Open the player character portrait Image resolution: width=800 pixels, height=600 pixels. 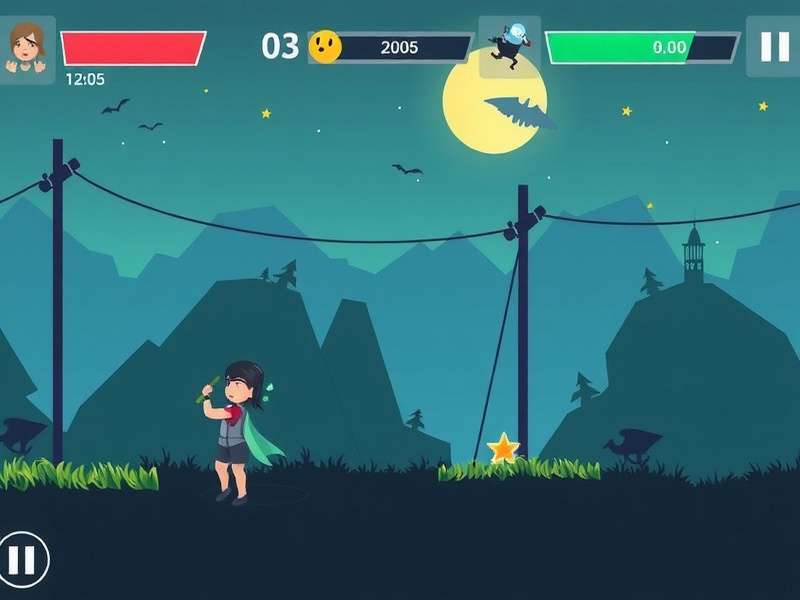coord(26,49)
